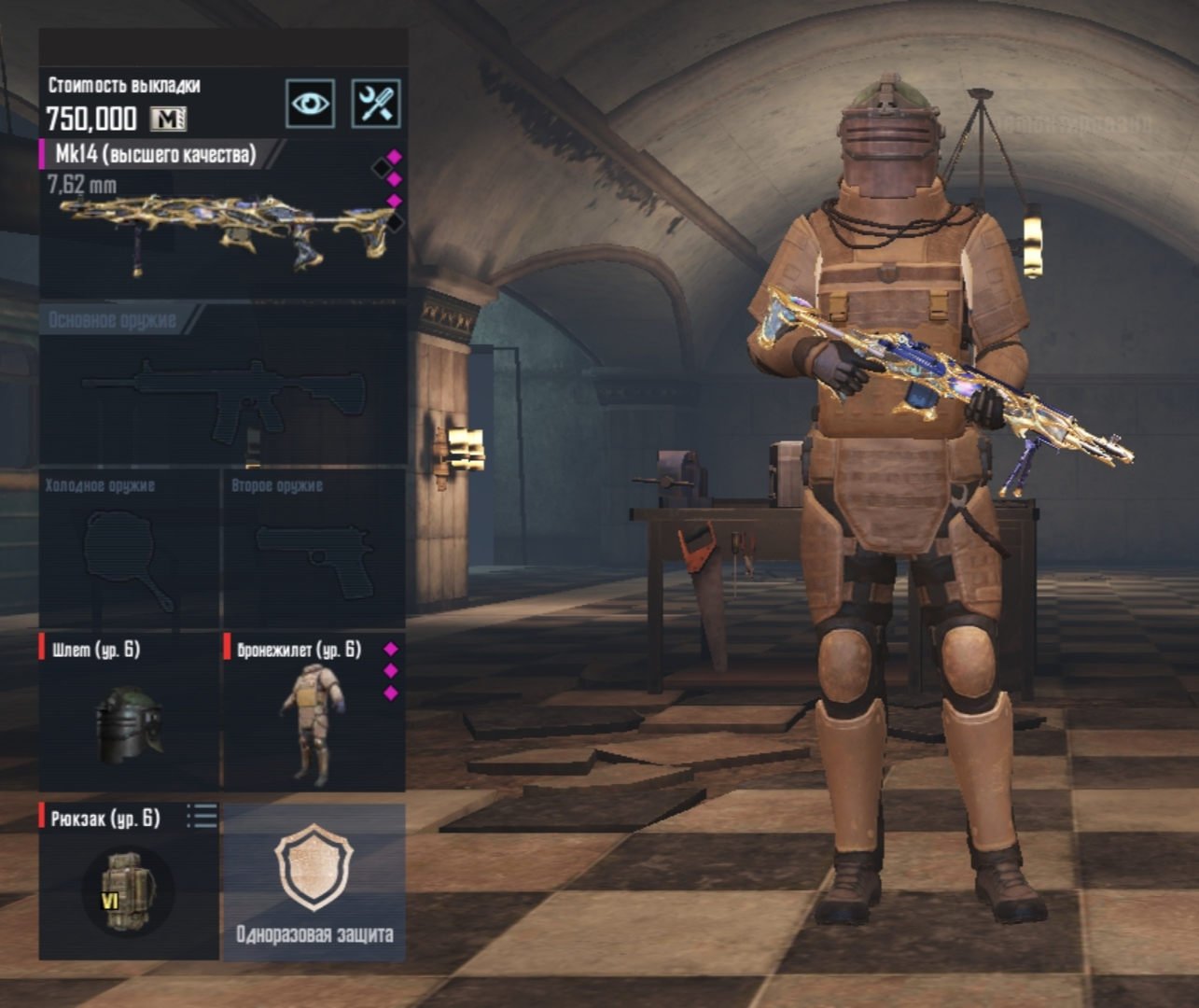Select the Бронежилет (ур. 6) armor slot

point(314,712)
